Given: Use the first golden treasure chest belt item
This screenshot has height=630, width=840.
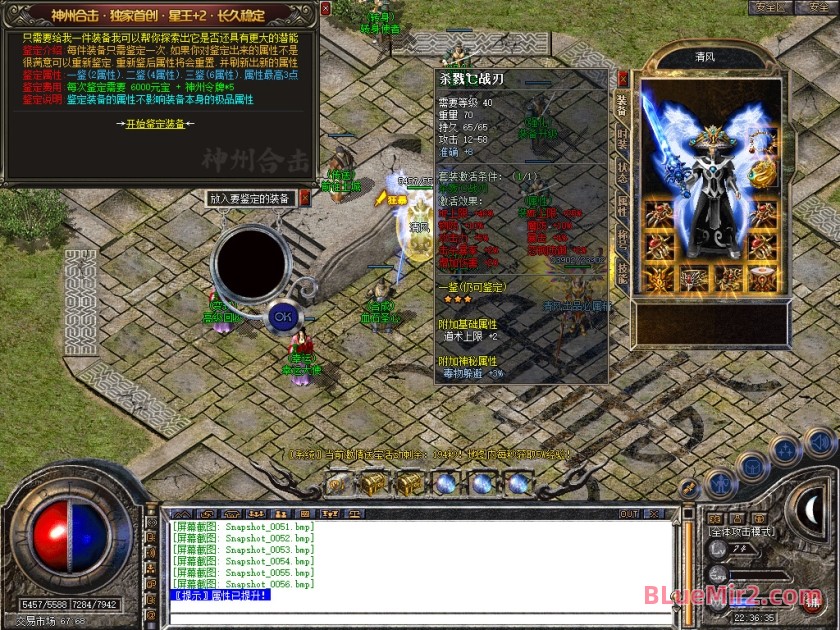Looking at the screenshot, I should click(x=373, y=483).
